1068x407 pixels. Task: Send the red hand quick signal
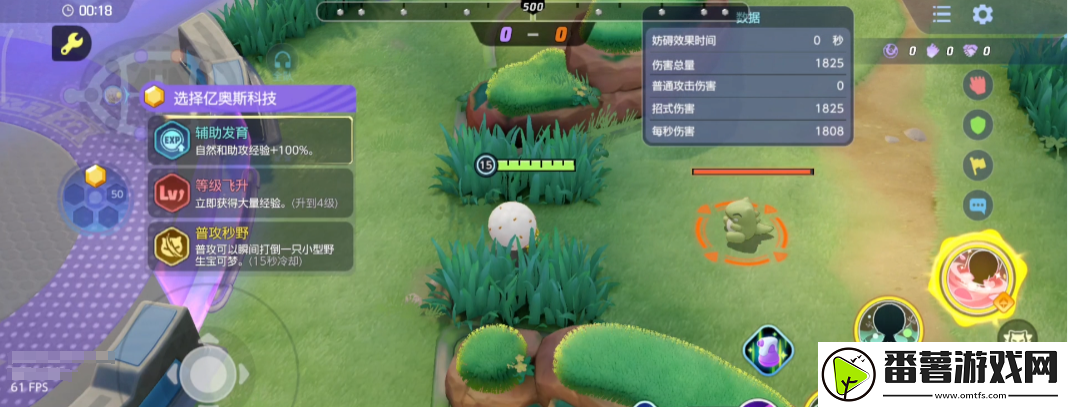tap(977, 84)
